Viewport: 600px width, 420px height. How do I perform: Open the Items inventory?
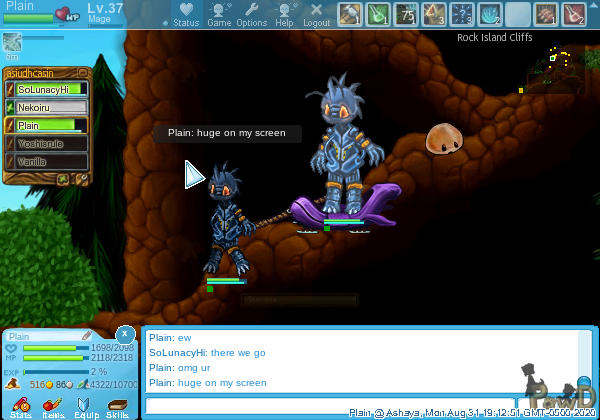tap(52, 406)
